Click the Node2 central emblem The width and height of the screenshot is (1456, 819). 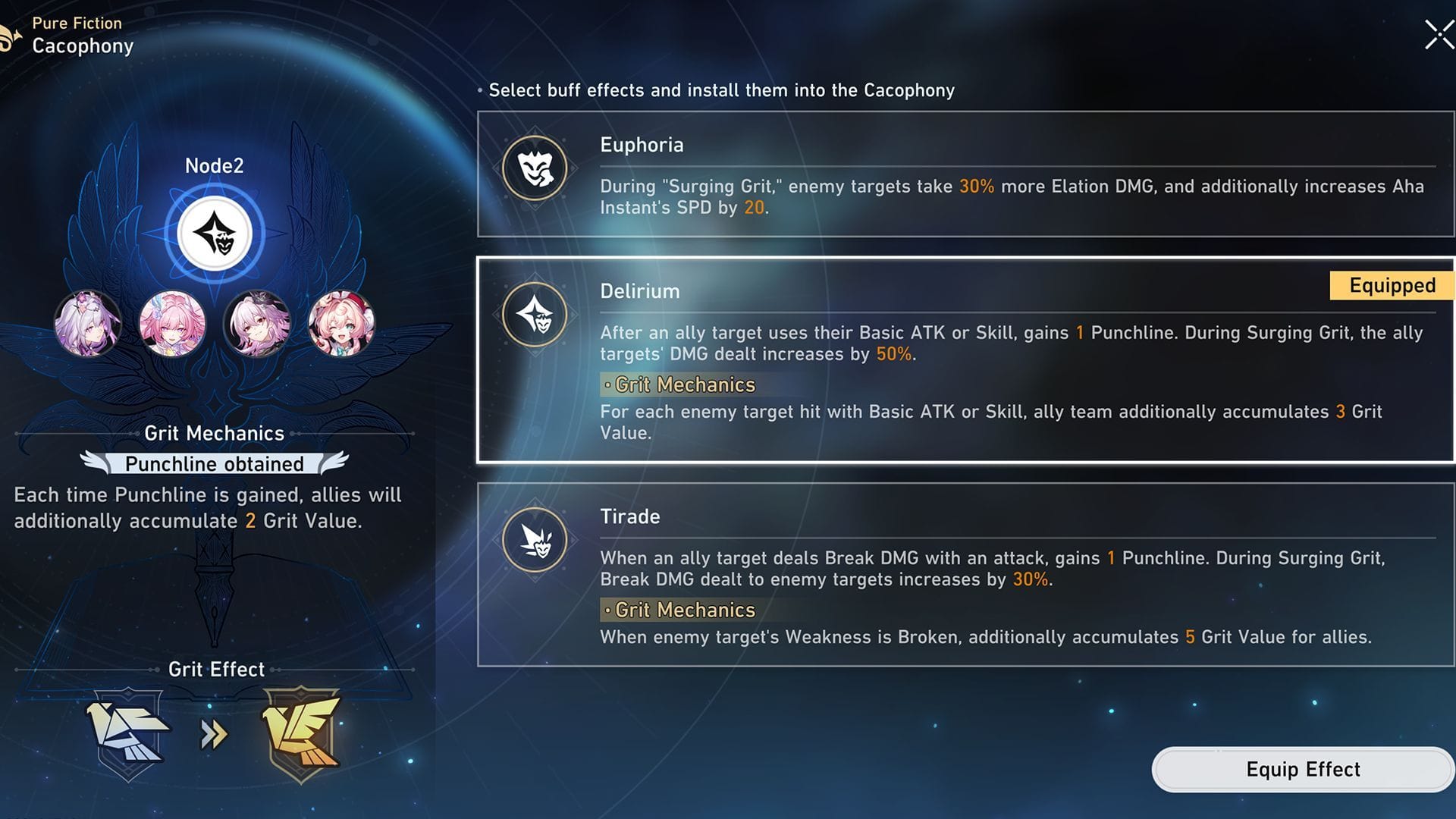click(215, 233)
